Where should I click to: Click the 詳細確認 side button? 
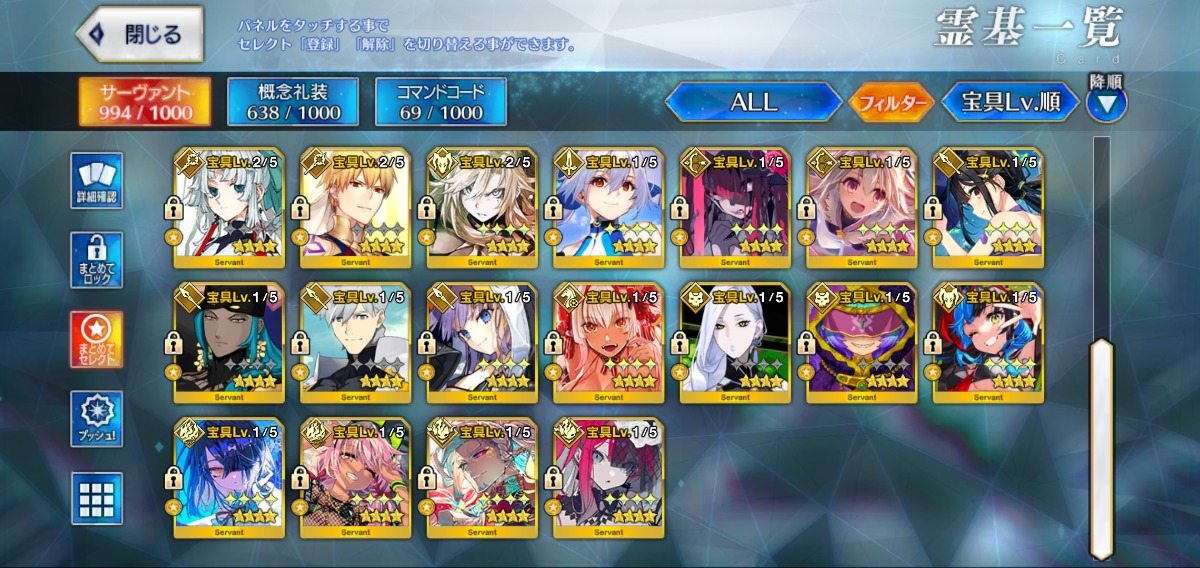tap(97, 181)
